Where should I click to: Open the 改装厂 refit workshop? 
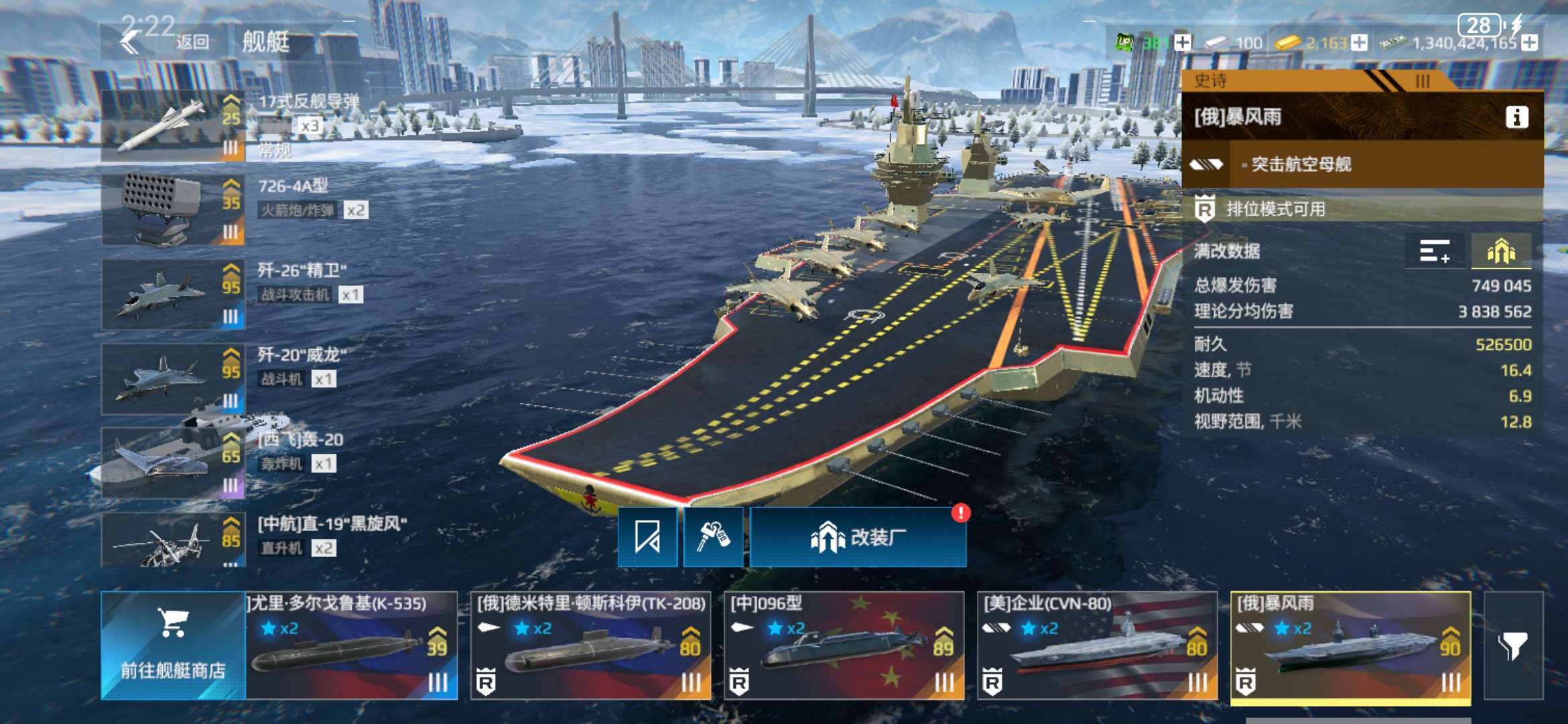858,537
